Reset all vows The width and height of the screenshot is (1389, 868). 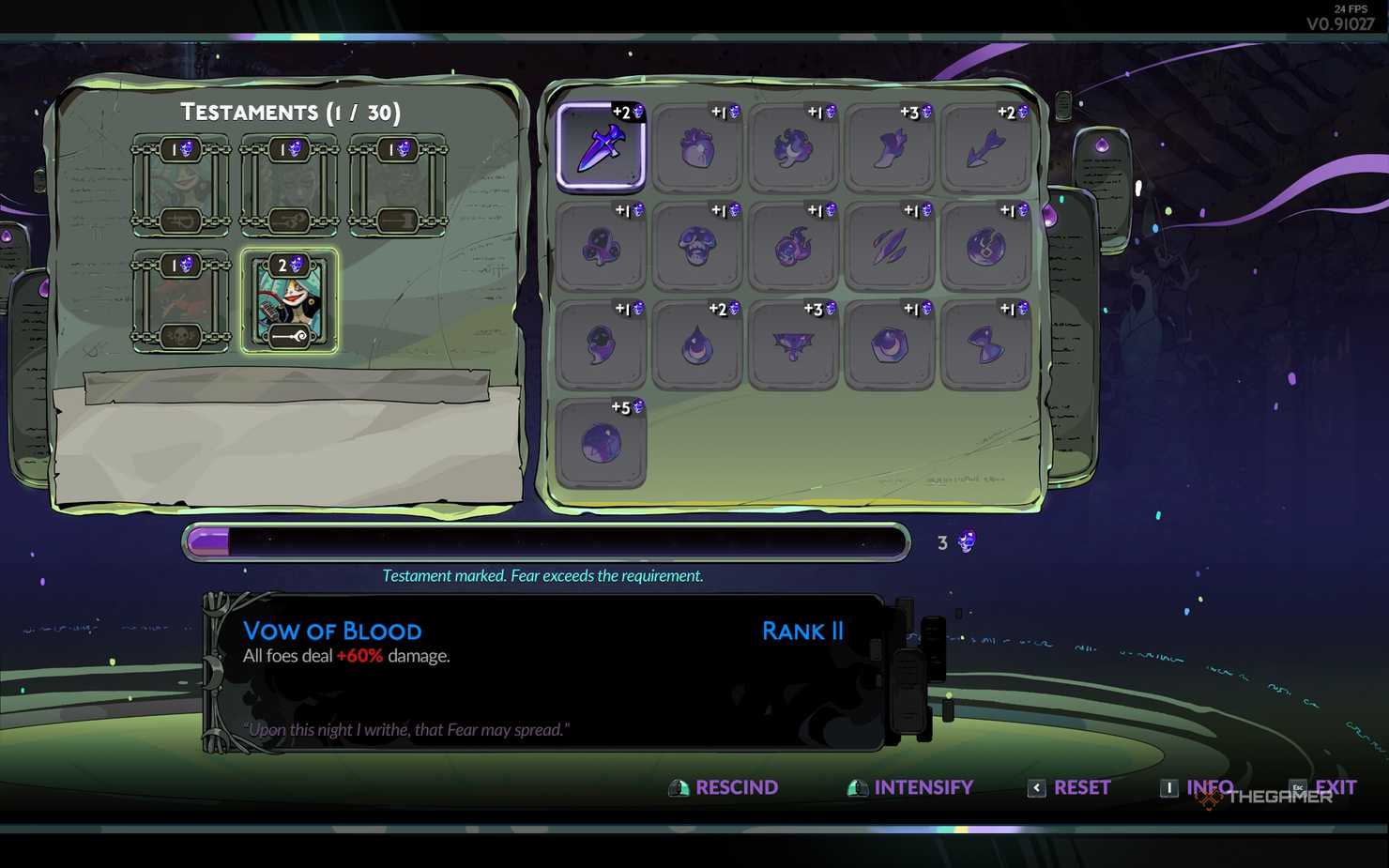click(1081, 787)
